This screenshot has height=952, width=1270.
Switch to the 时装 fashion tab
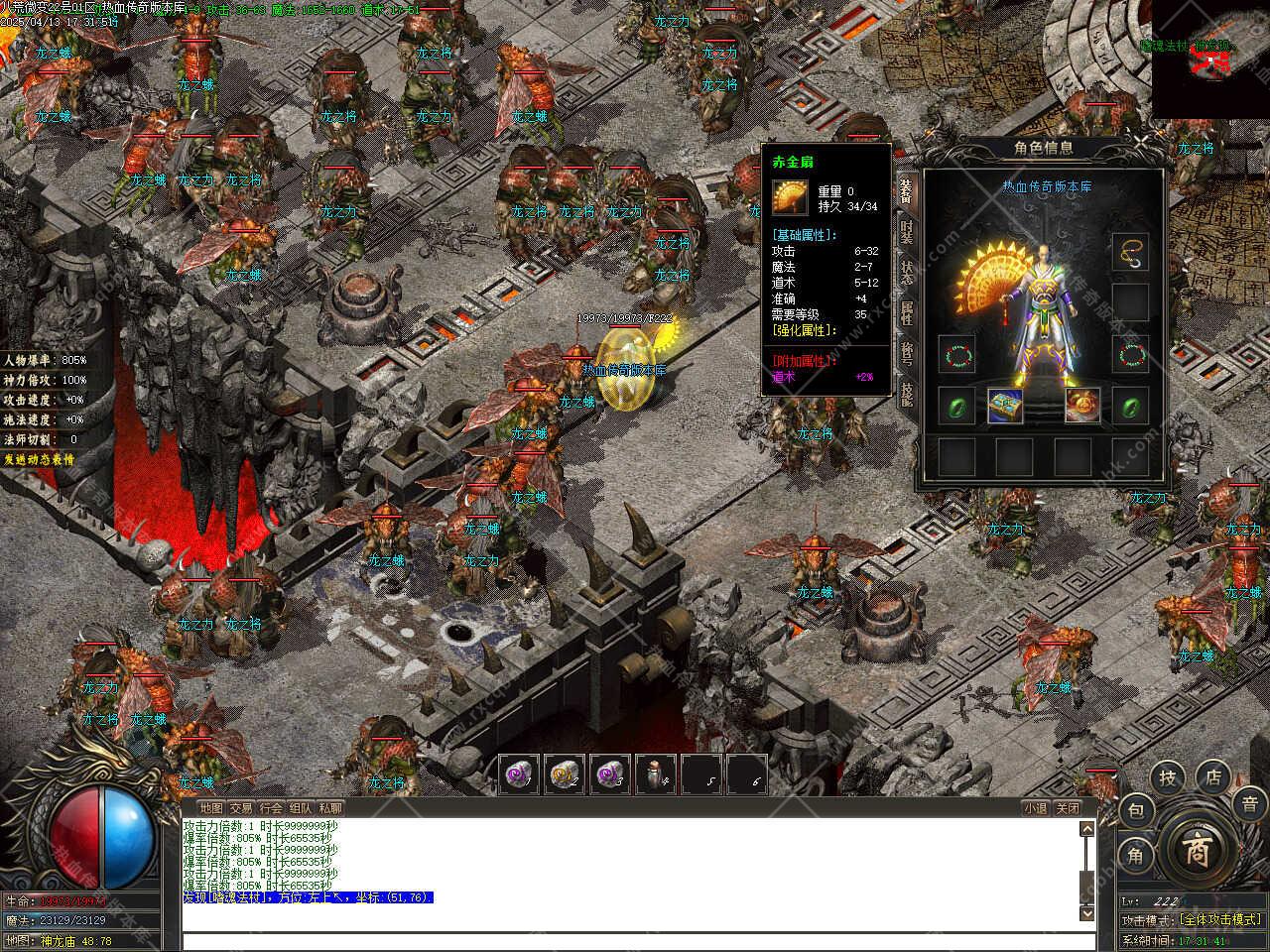906,231
